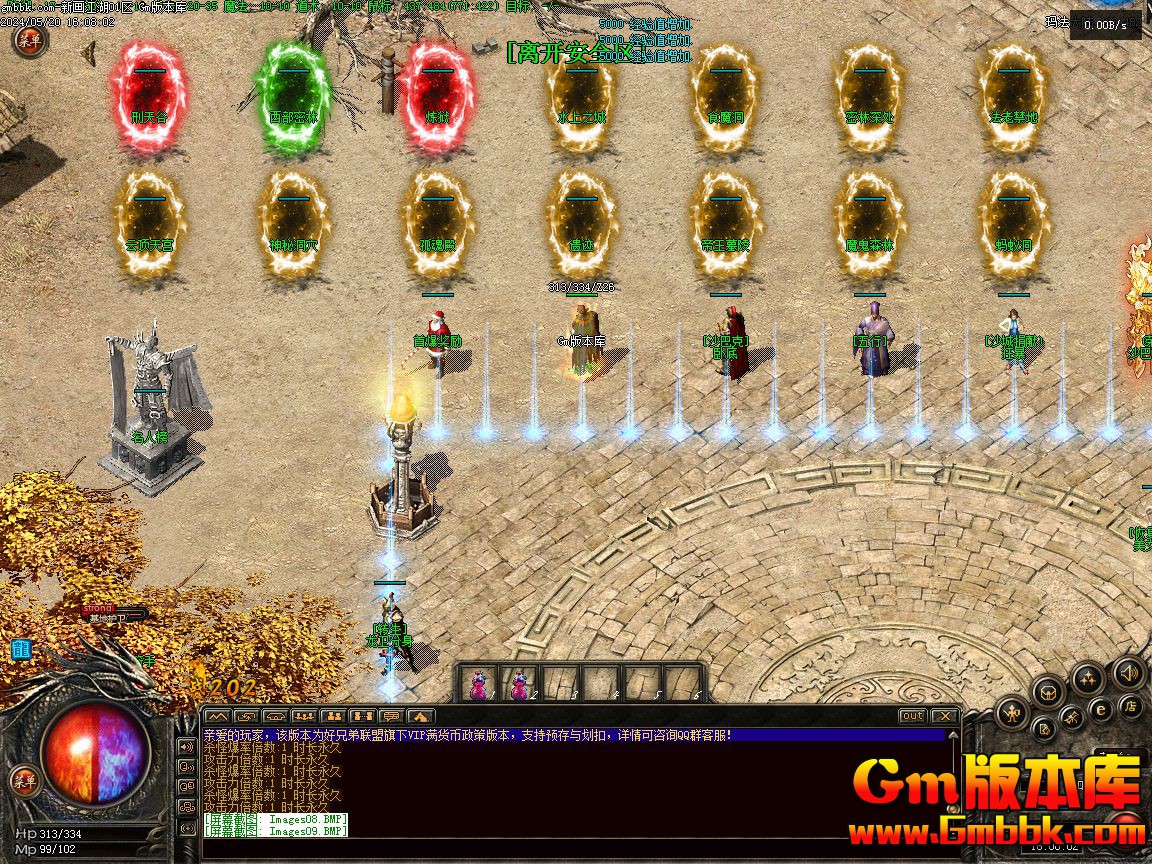Image resolution: width=1152 pixels, height=864 pixels.
Task: Click the blue book icon on left edge
Action: coord(20,650)
